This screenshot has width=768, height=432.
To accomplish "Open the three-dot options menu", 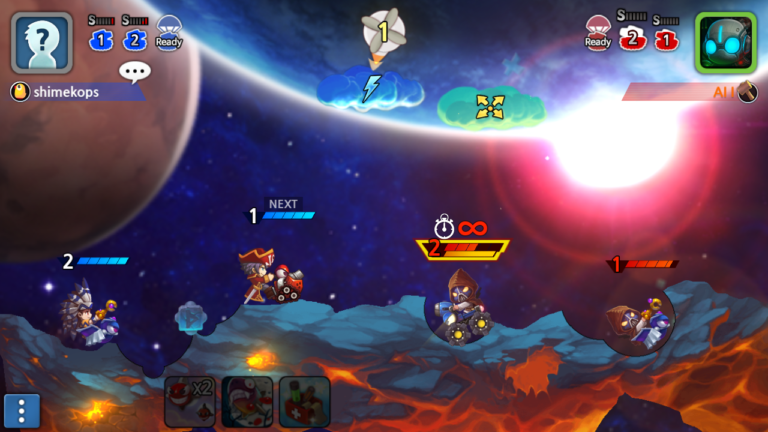I will click(21, 410).
